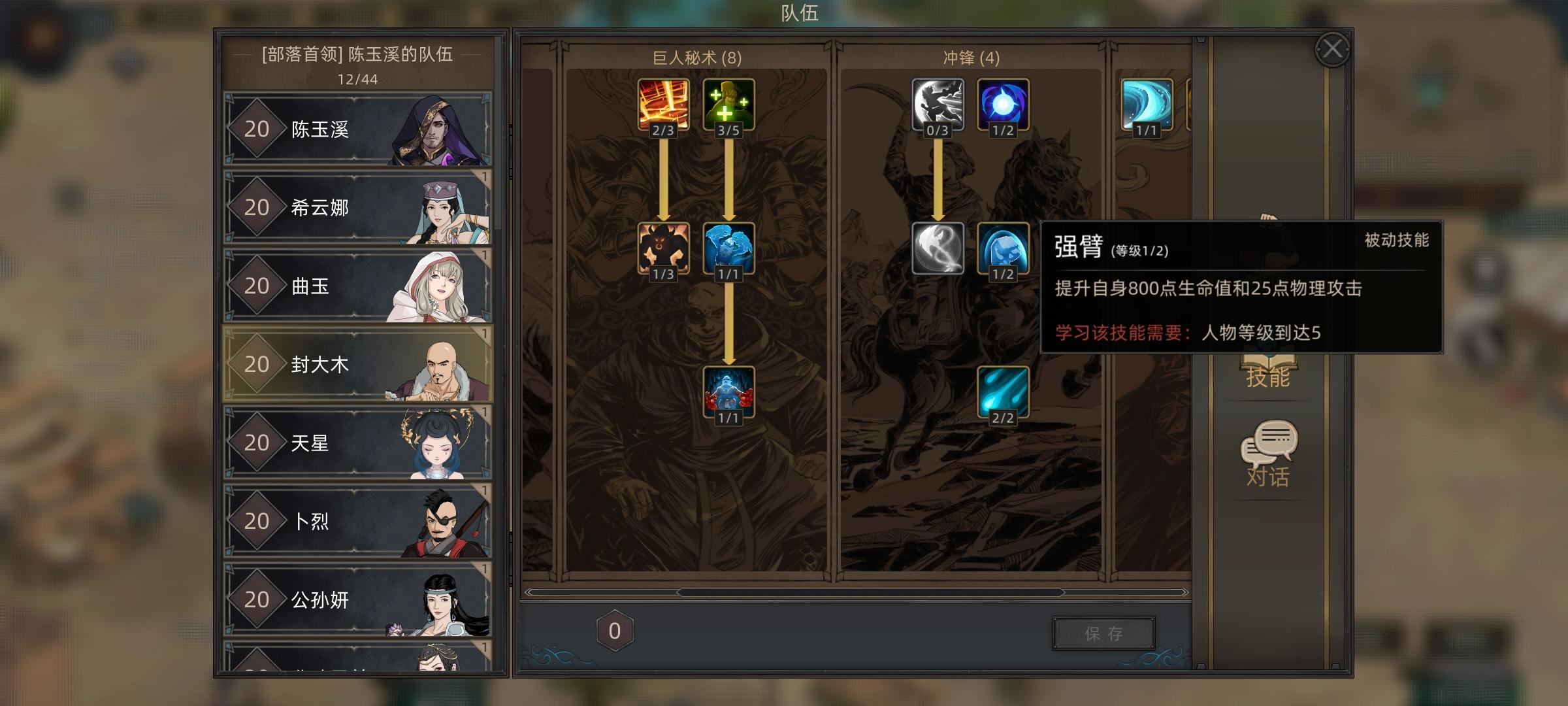Select the green healing skill rated 3/5
1568x706 pixels.
point(728,103)
